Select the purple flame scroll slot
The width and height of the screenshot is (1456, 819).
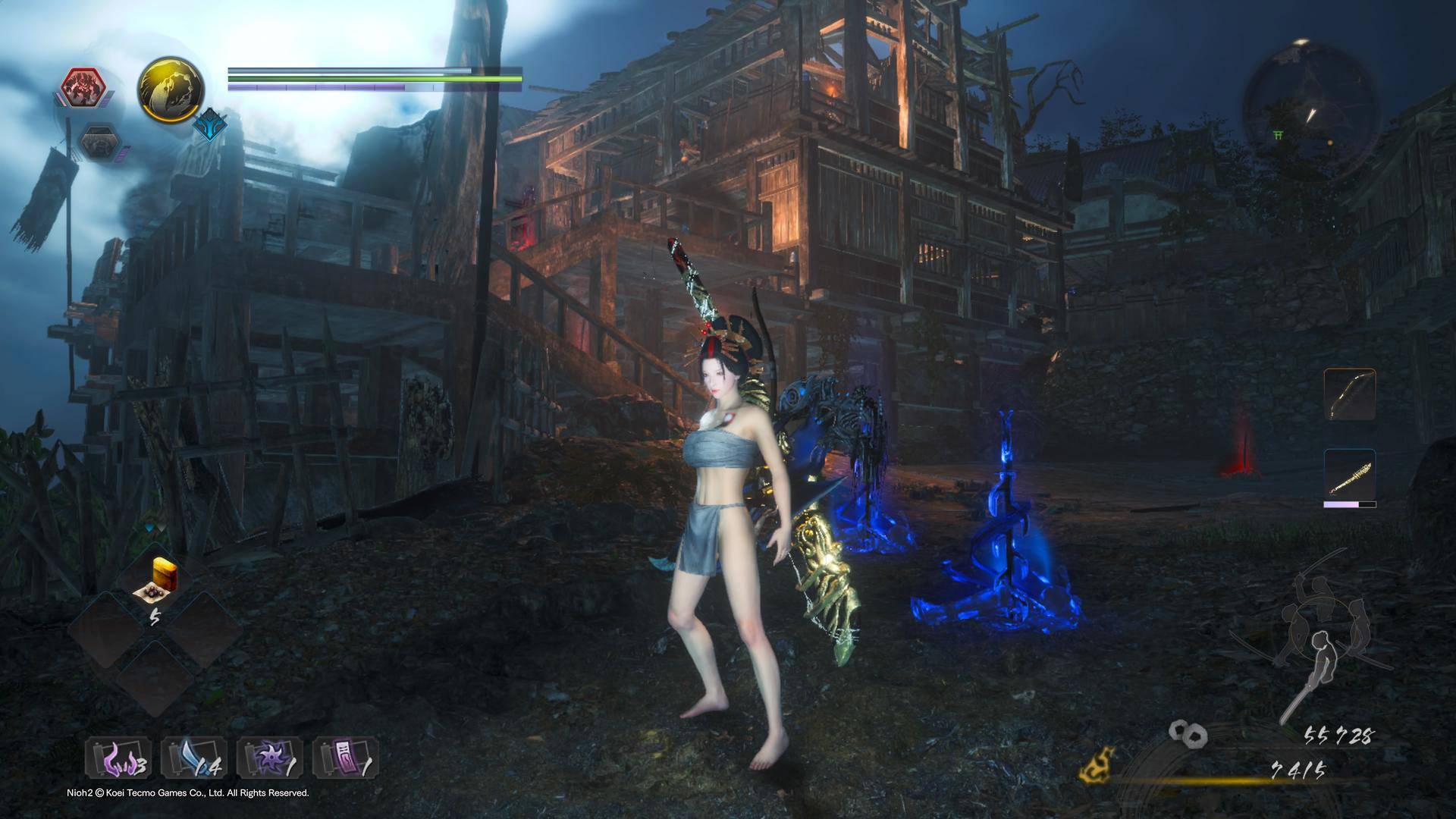(118, 758)
